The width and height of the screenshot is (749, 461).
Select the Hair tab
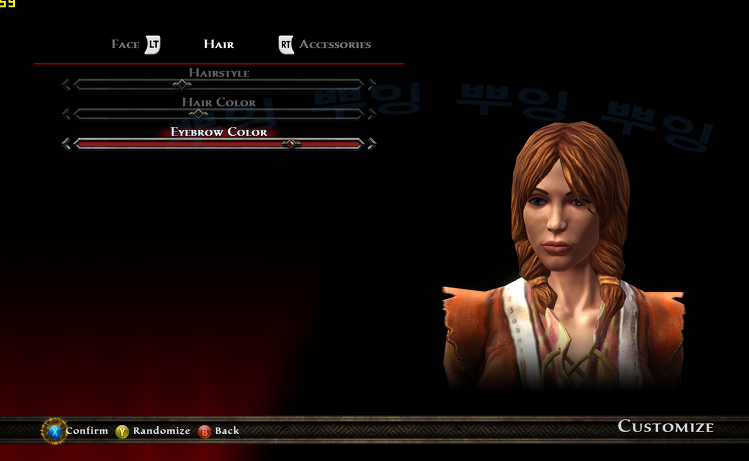[218, 44]
